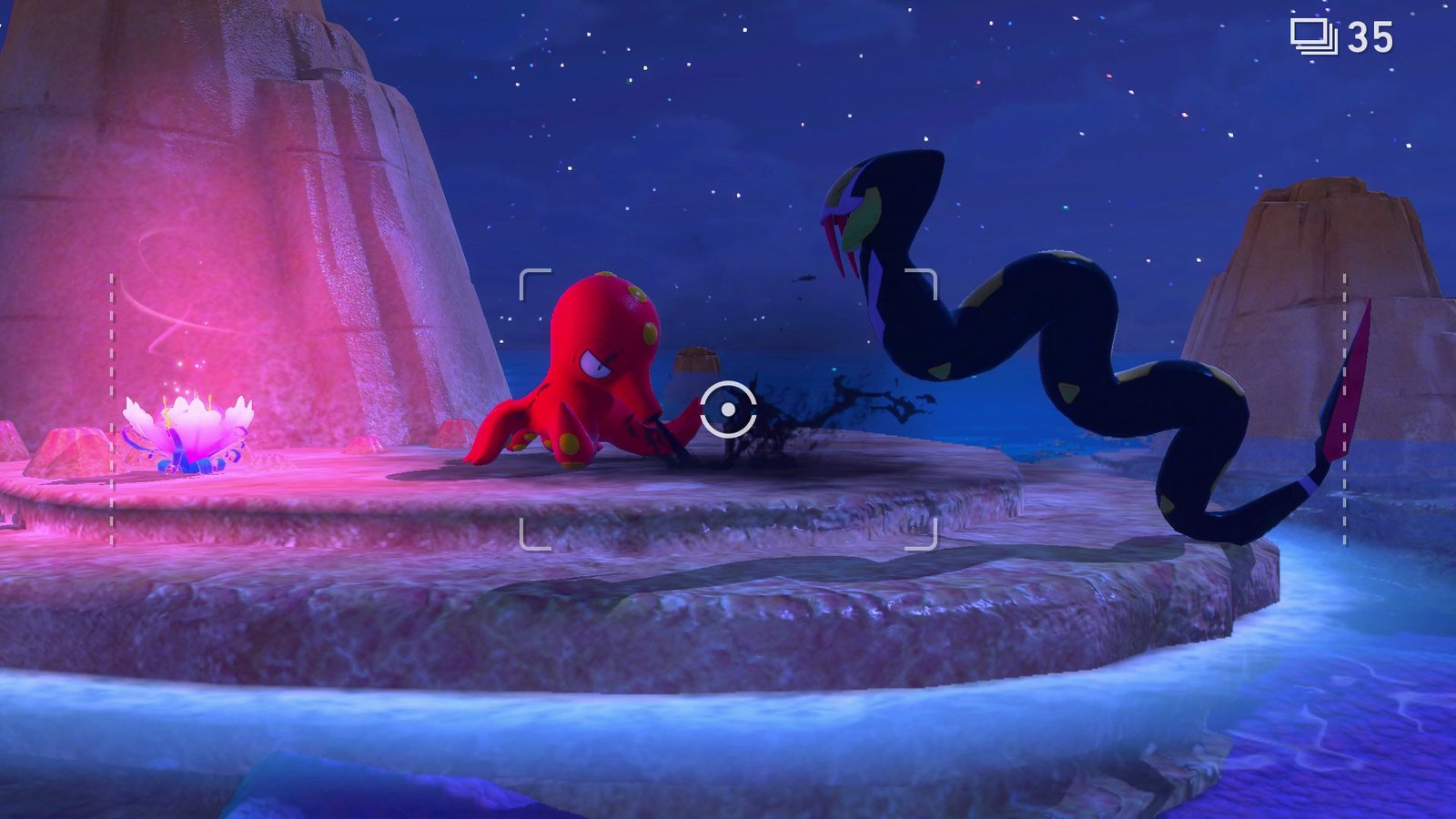Click the white dot inside the reticle
The image size is (1456, 819).
click(726, 411)
